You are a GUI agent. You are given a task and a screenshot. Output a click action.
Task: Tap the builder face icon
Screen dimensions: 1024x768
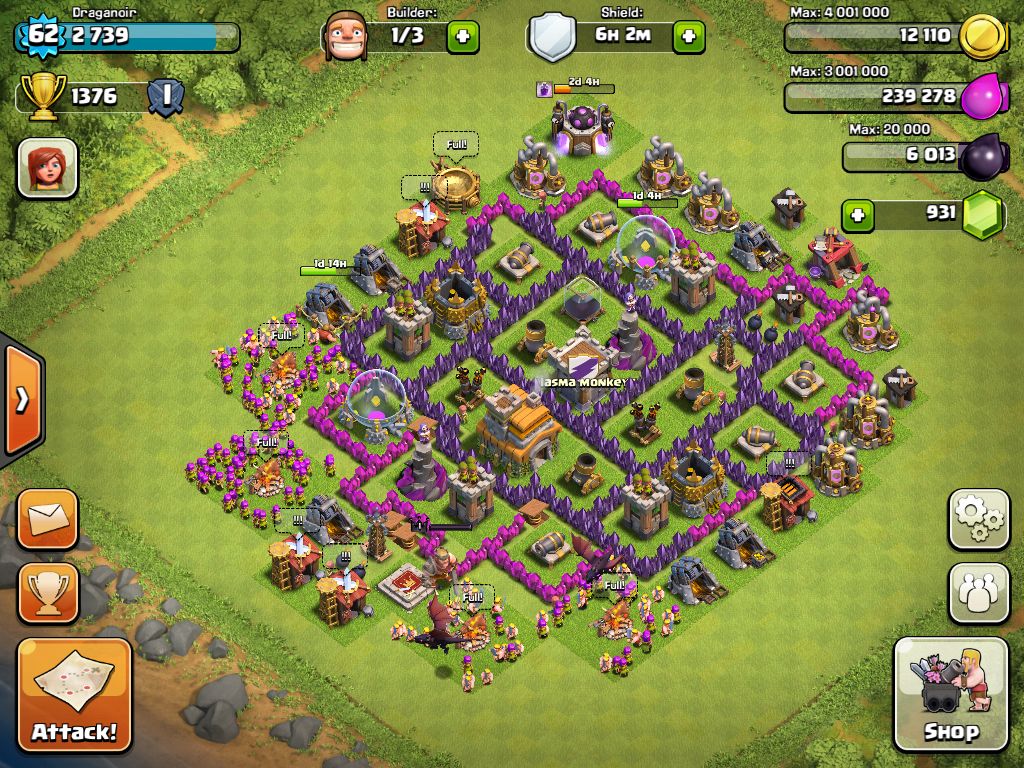point(347,37)
